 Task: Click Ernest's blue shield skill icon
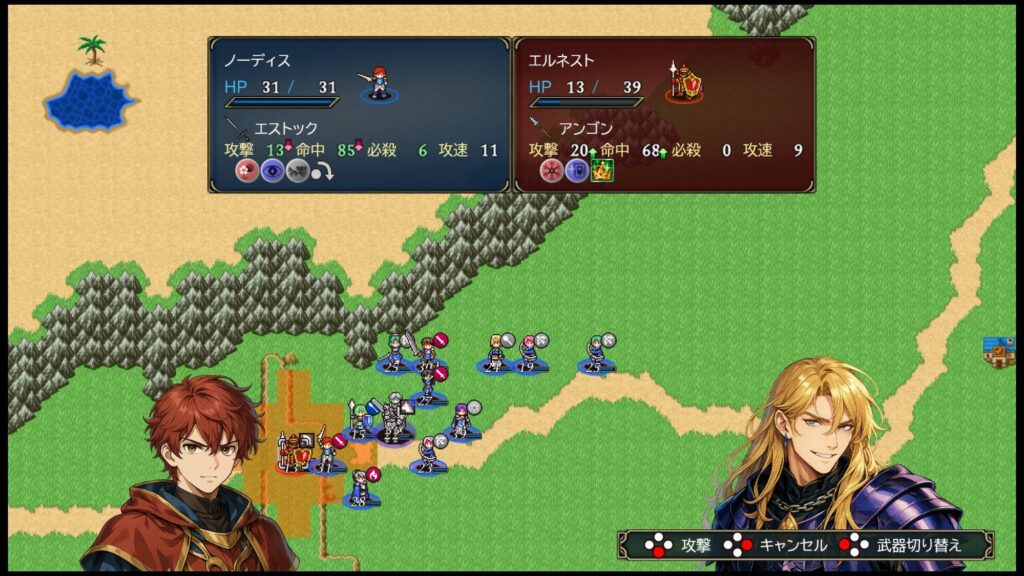coord(576,171)
